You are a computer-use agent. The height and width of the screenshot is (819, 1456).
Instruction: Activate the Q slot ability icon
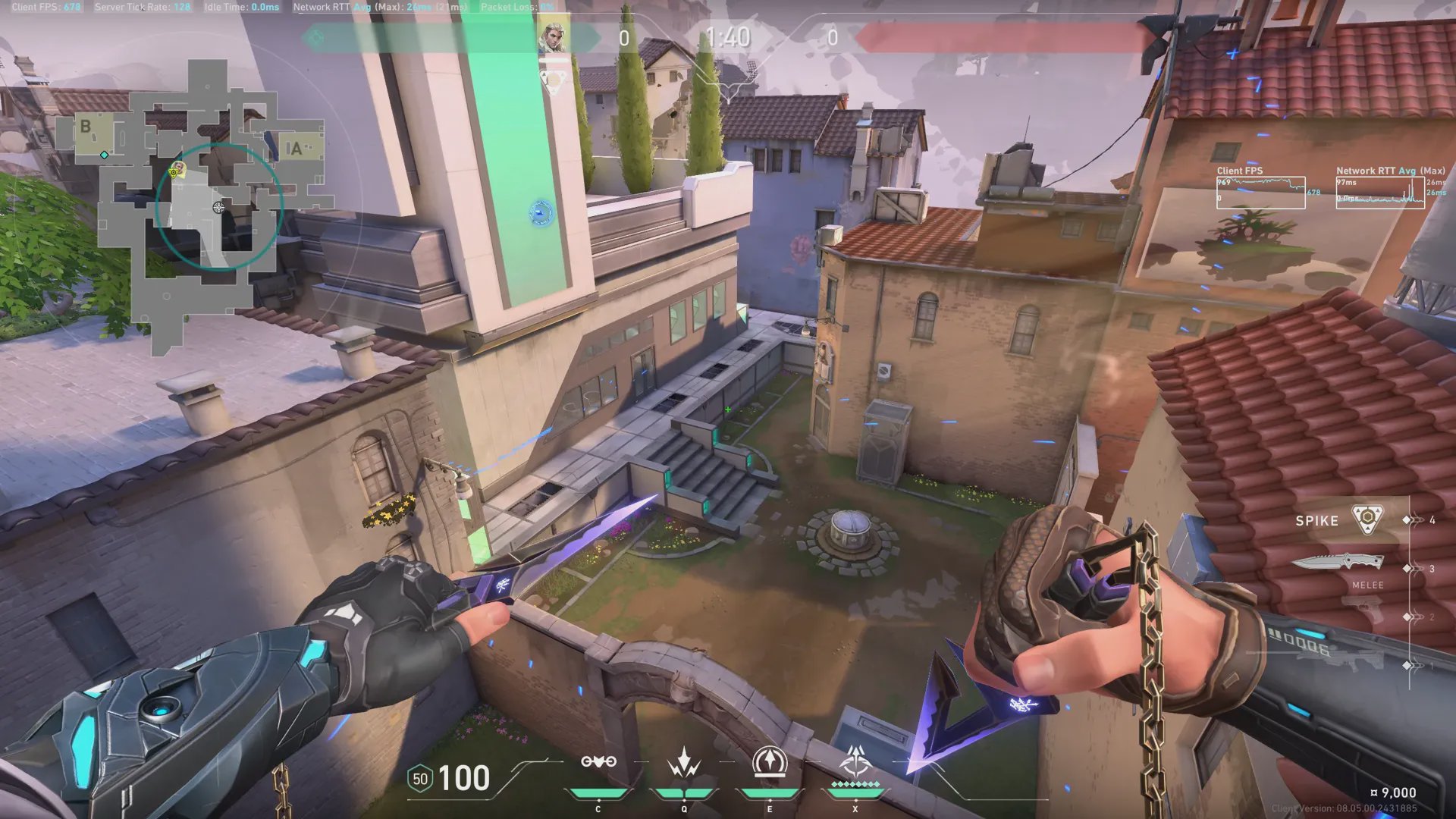(683, 762)
